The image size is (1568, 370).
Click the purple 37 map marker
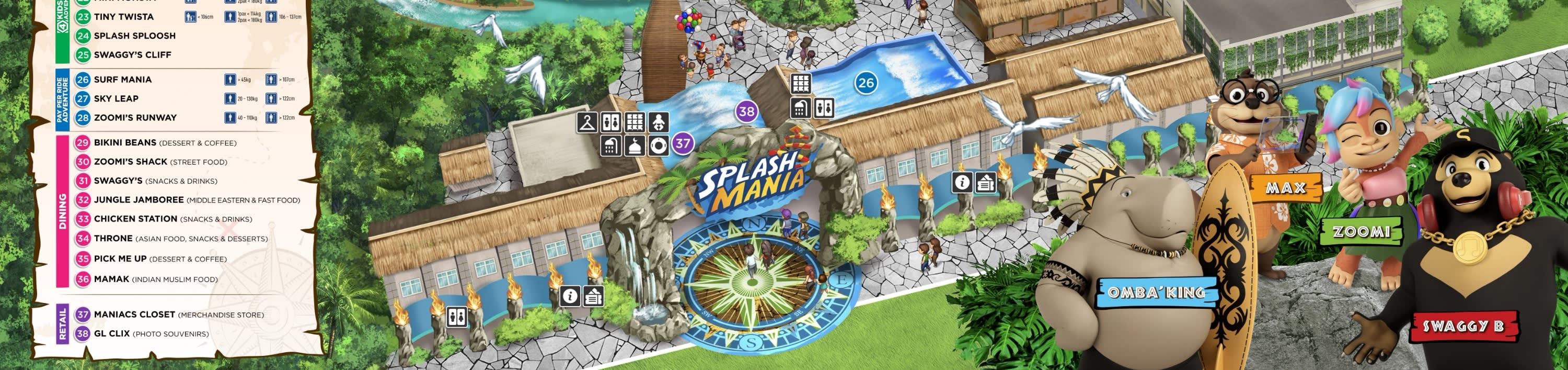click(x=683, y=144)
